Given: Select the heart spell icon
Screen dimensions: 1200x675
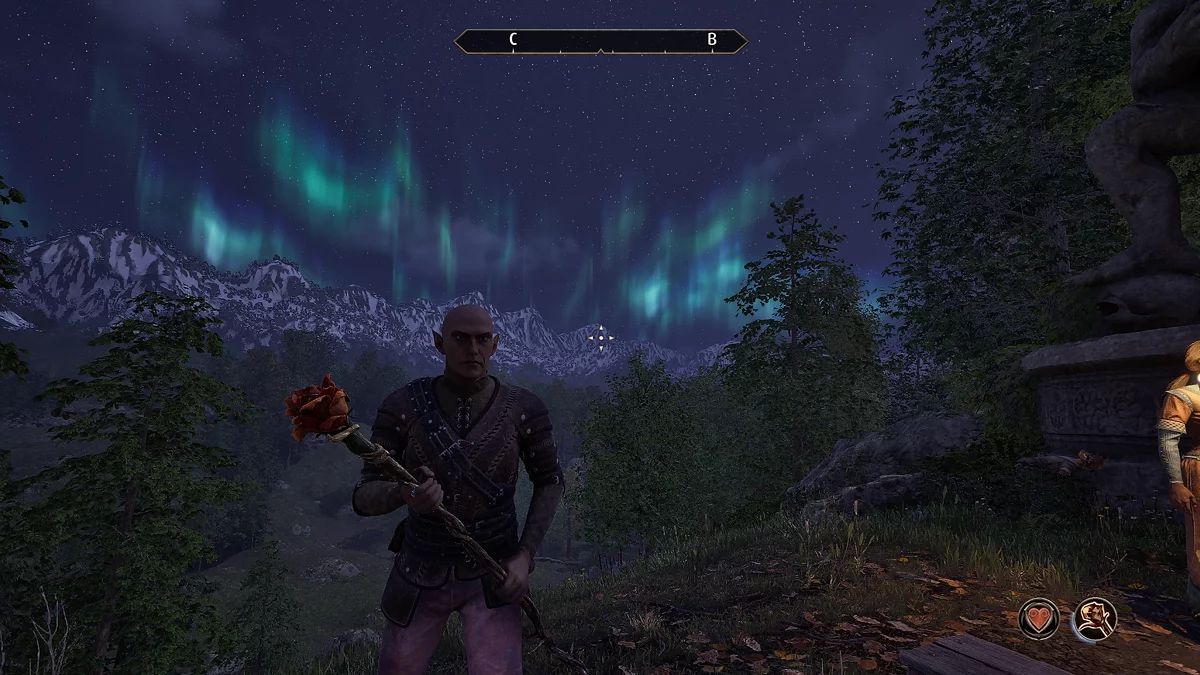Looking at the screenshot, I should (1039, 618).
